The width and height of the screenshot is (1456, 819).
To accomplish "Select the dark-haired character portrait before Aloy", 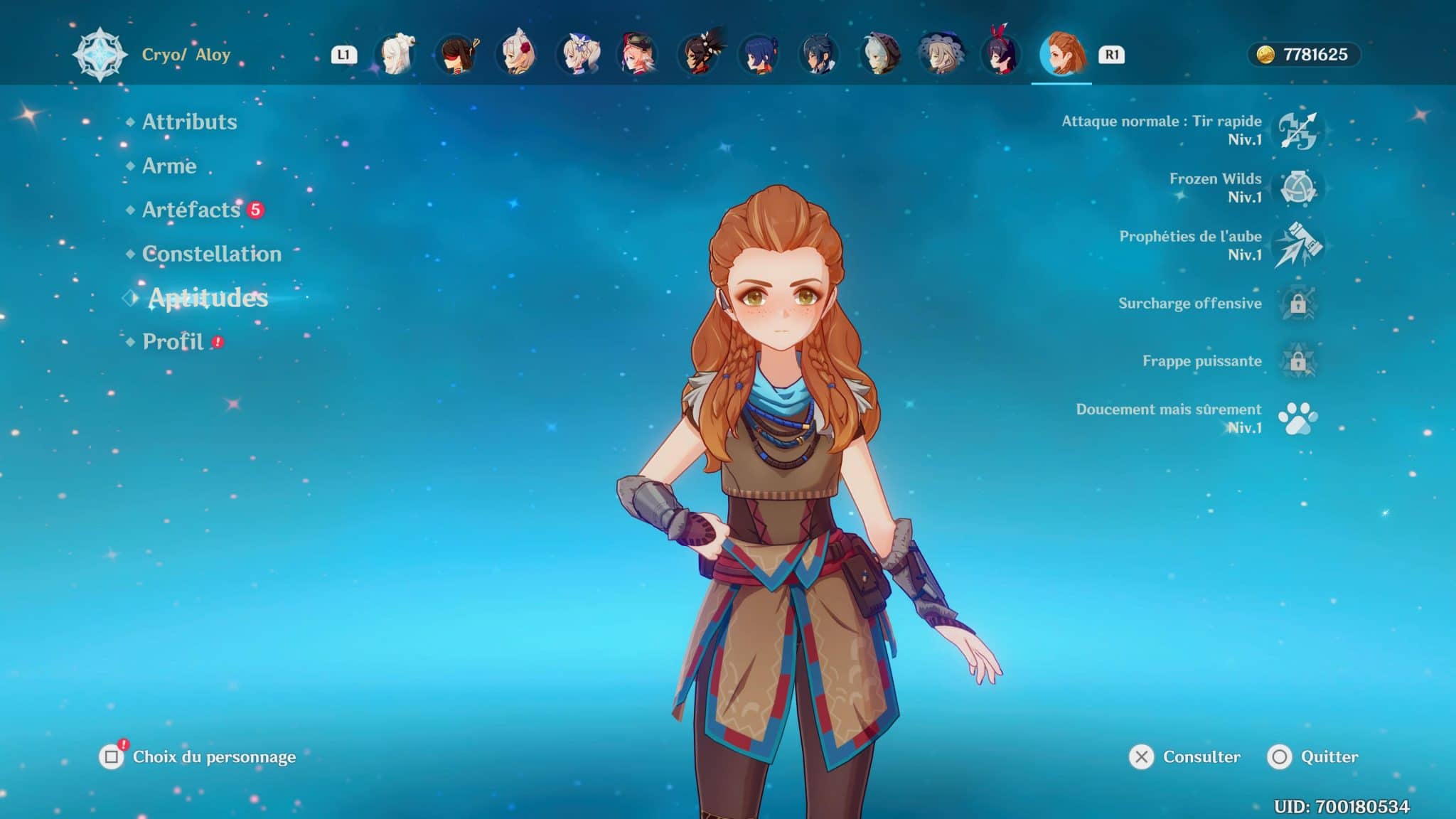I will 1002,53.
